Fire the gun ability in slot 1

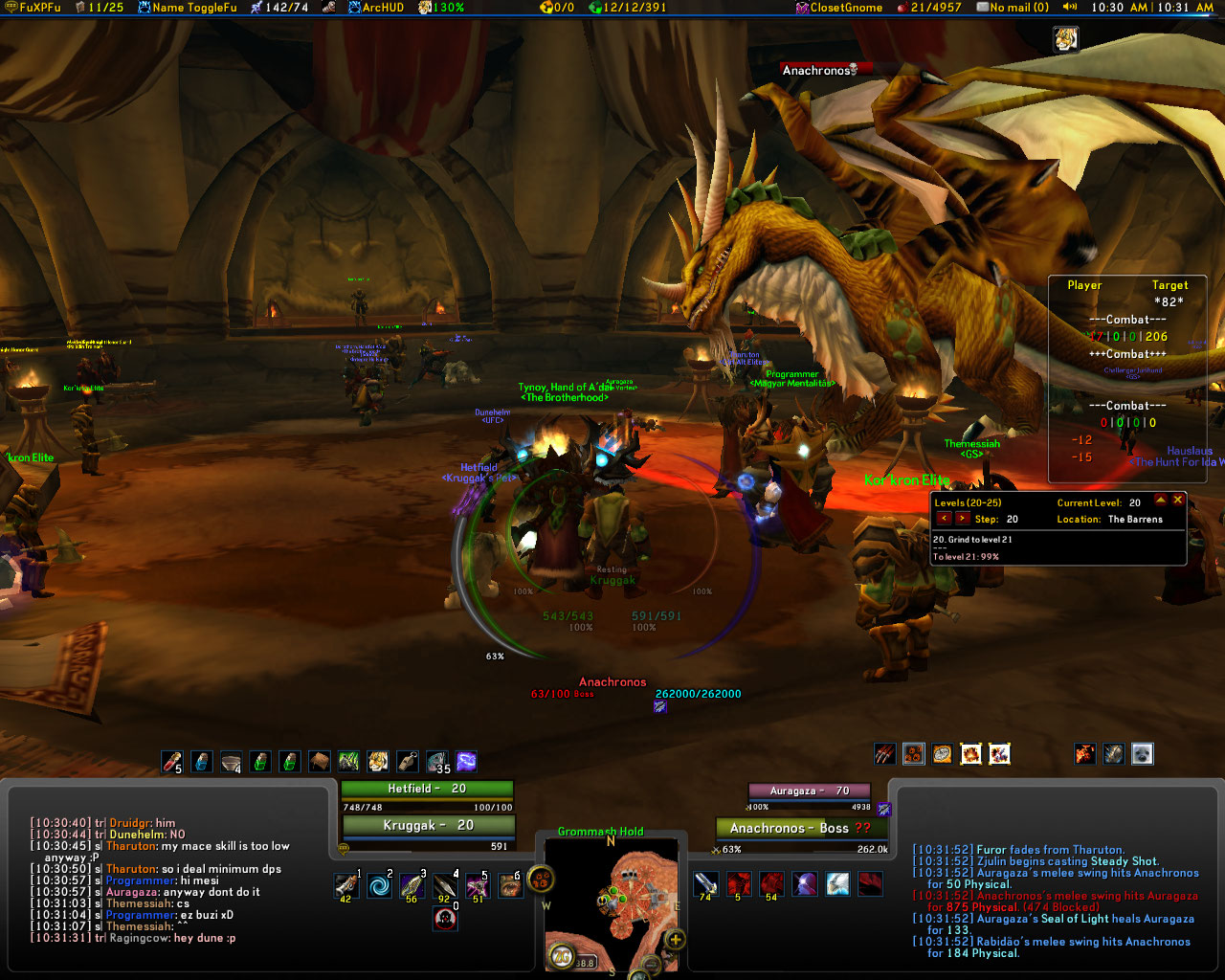[346, 885]
